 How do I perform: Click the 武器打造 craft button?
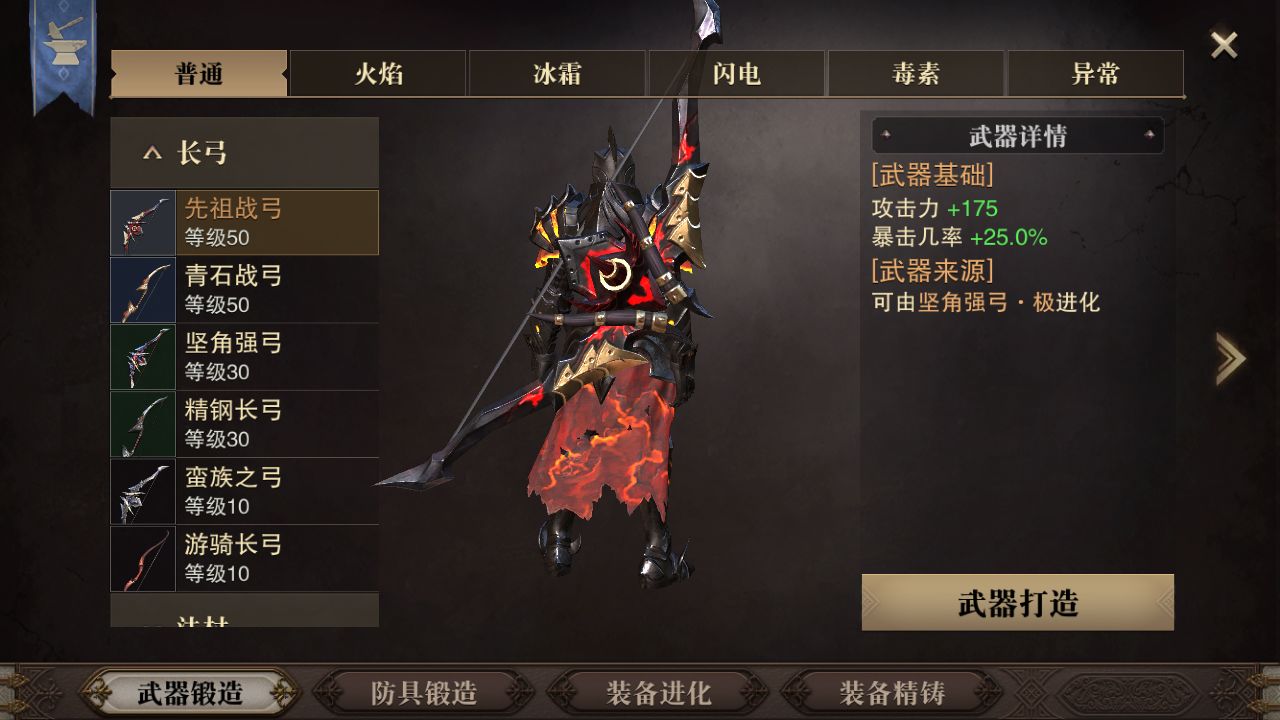click(1017, 603)
